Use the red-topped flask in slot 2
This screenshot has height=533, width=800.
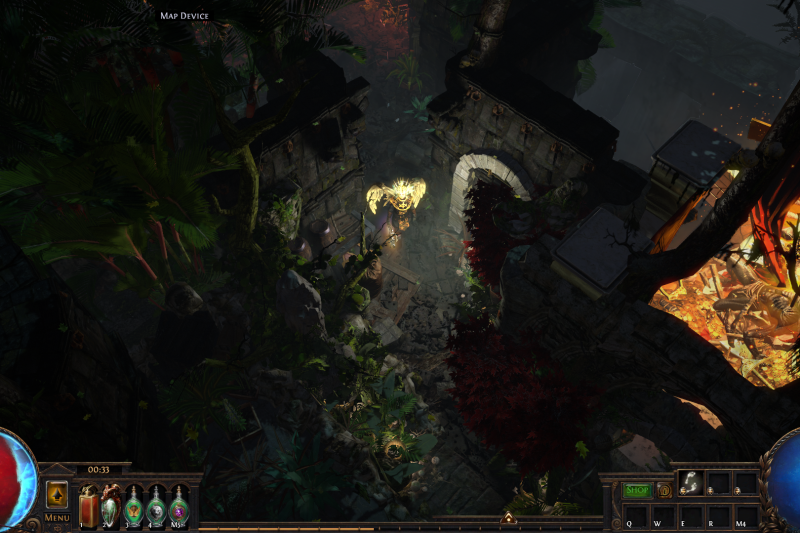[x=110, y=506]
